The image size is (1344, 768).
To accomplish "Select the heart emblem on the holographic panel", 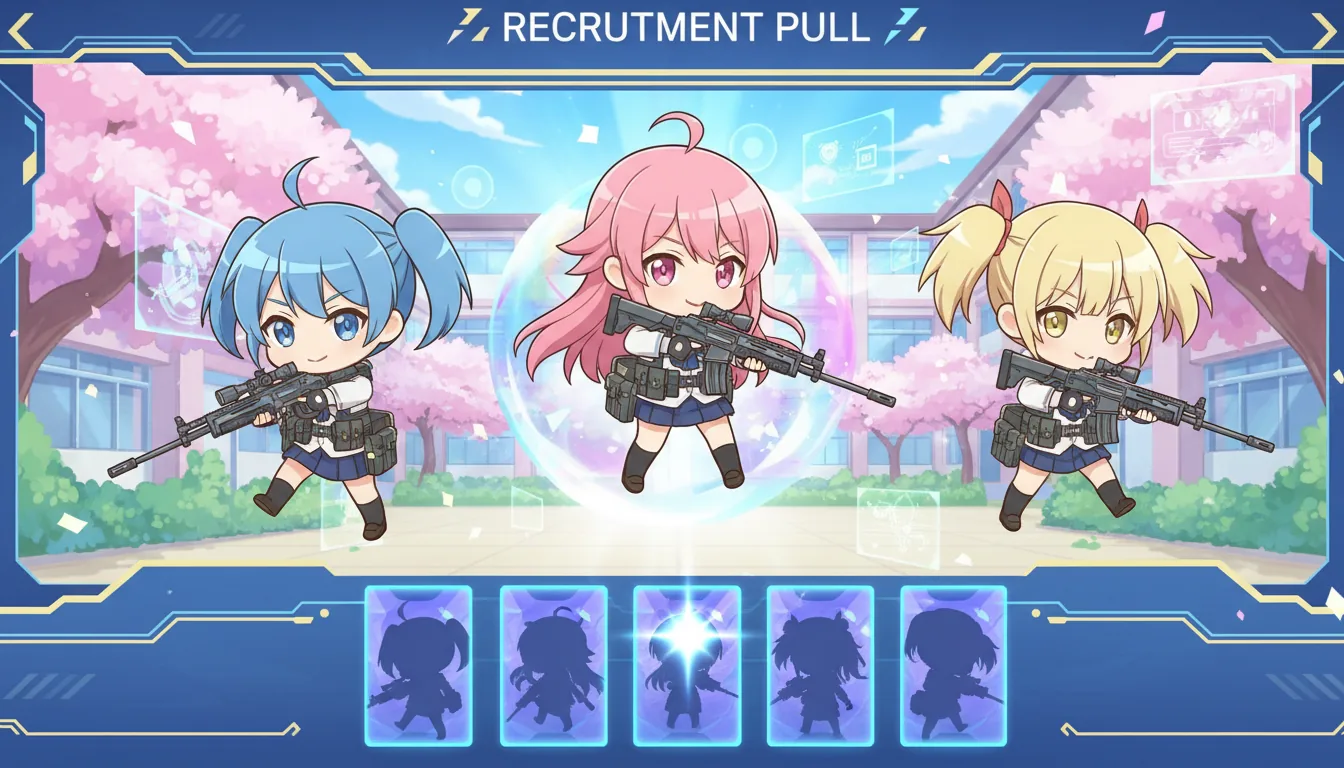I will point(829,154).
